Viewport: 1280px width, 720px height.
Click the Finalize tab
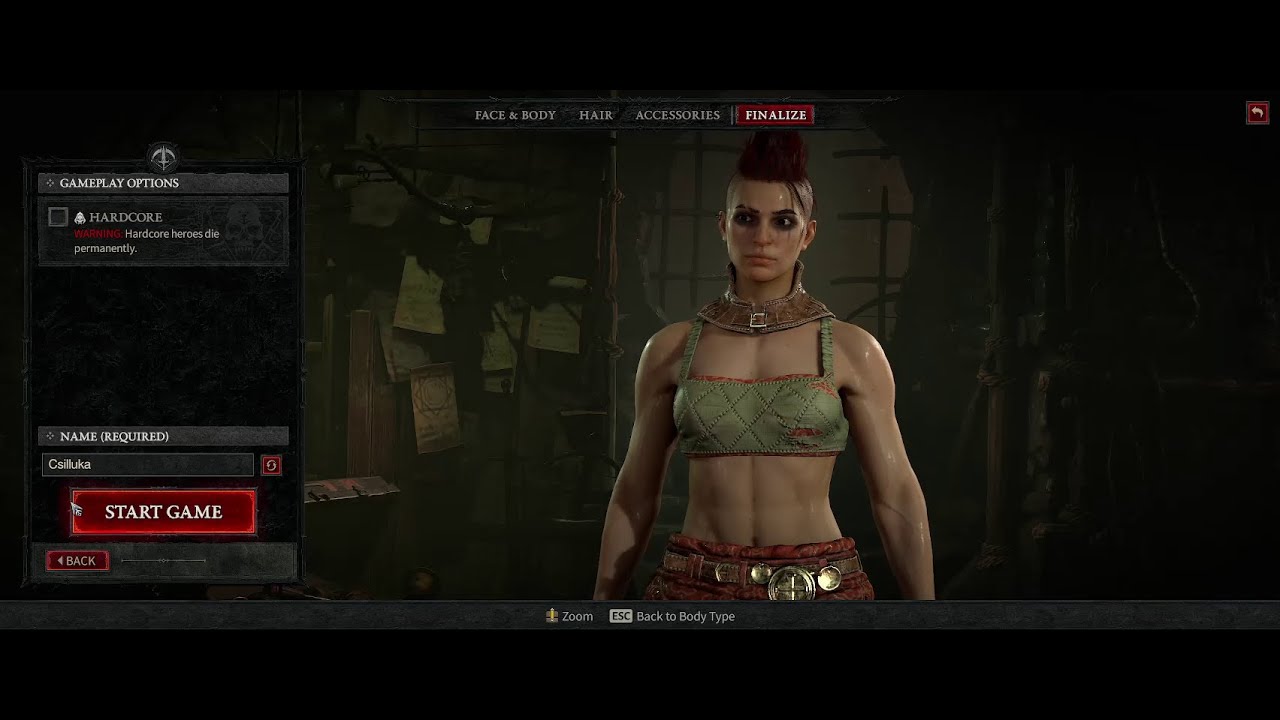(x=775, y=115)
